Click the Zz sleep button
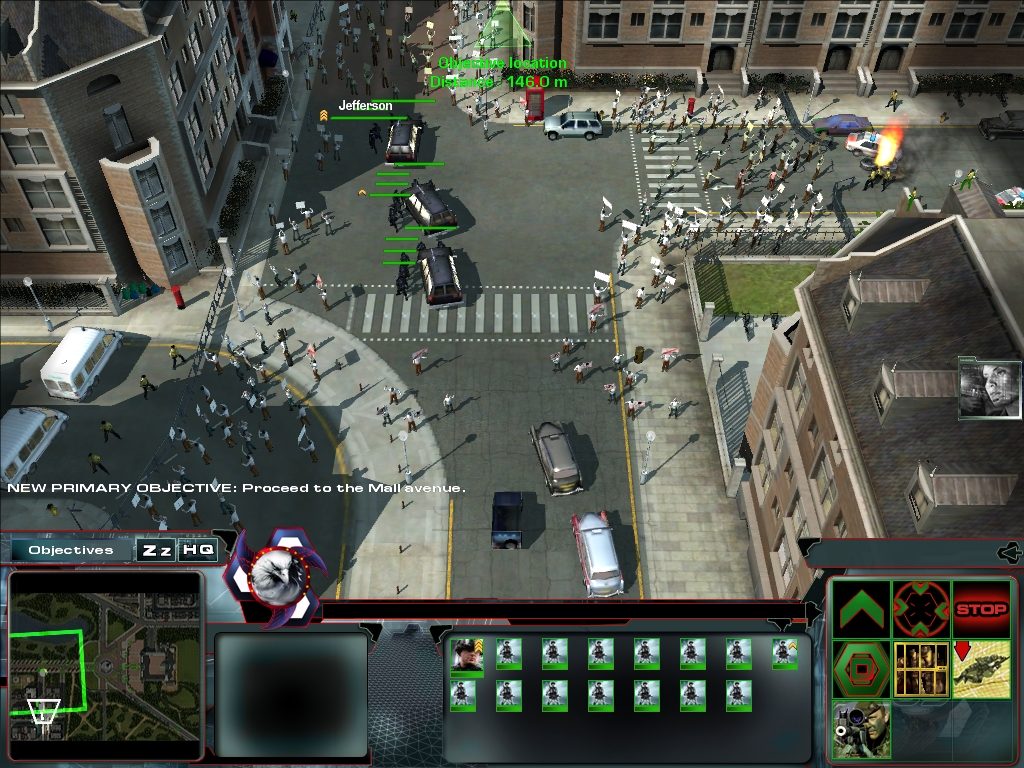1024x768 pixels. tap(155, 550)
